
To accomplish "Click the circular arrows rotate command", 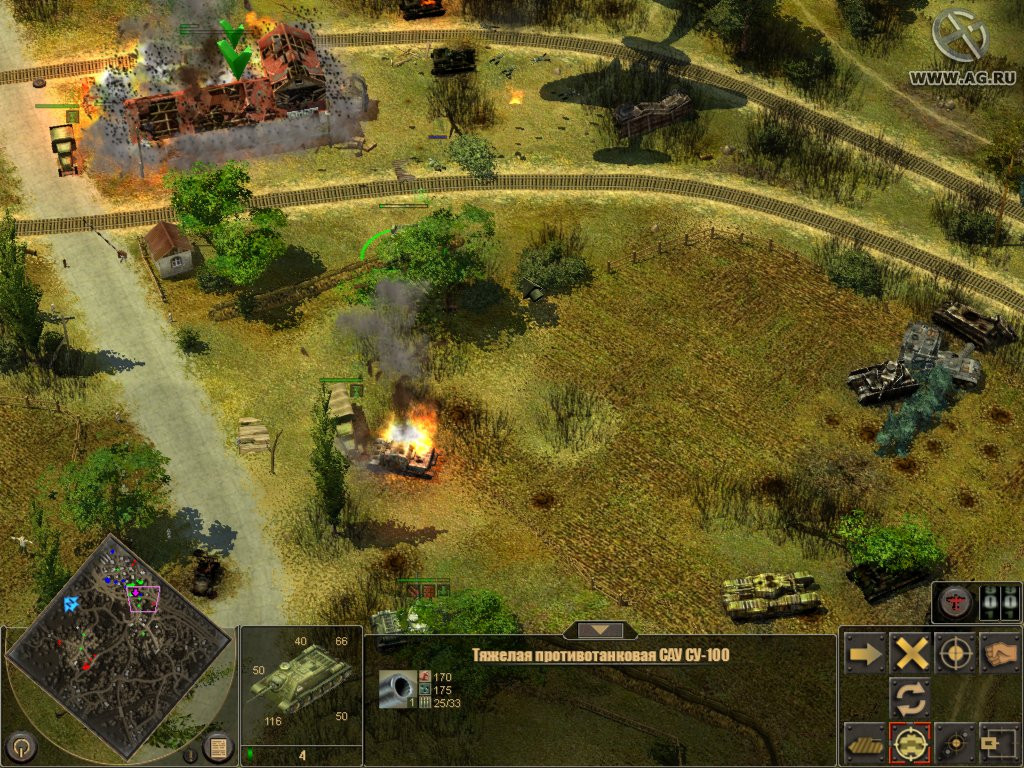I will [911, 697].
